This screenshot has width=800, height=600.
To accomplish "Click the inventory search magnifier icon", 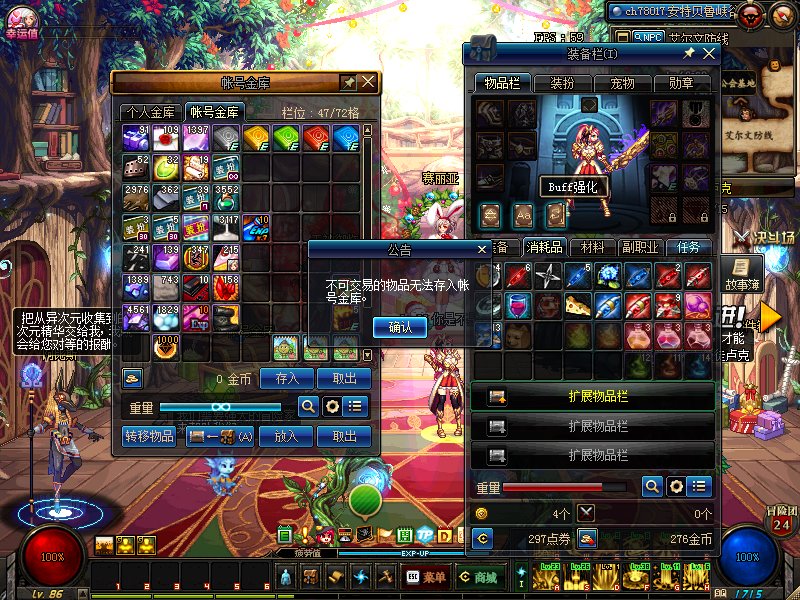I will click(652, 487).
